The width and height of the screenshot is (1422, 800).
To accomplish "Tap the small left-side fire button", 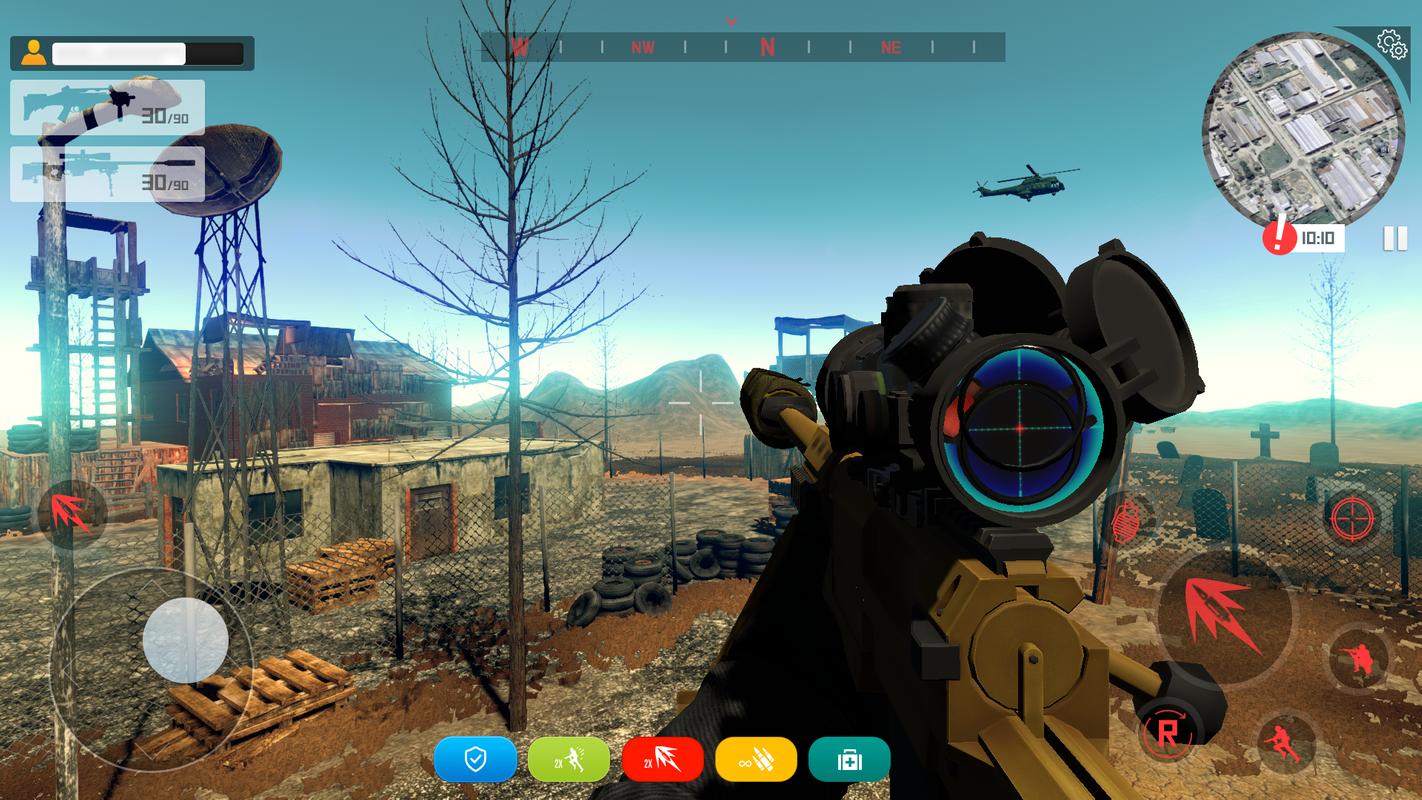I will [x=72, y=514].
